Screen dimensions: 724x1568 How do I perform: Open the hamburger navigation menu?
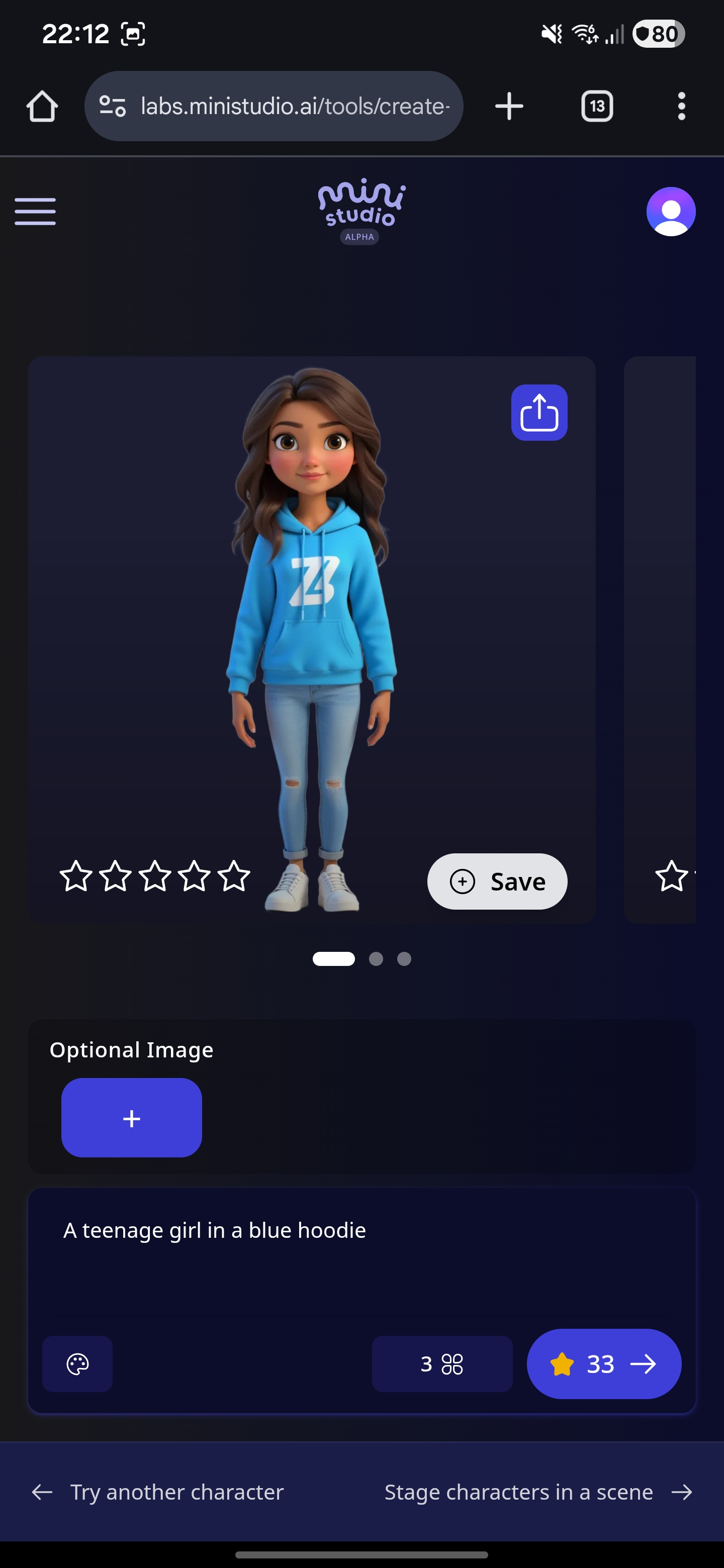coord(35,211)
